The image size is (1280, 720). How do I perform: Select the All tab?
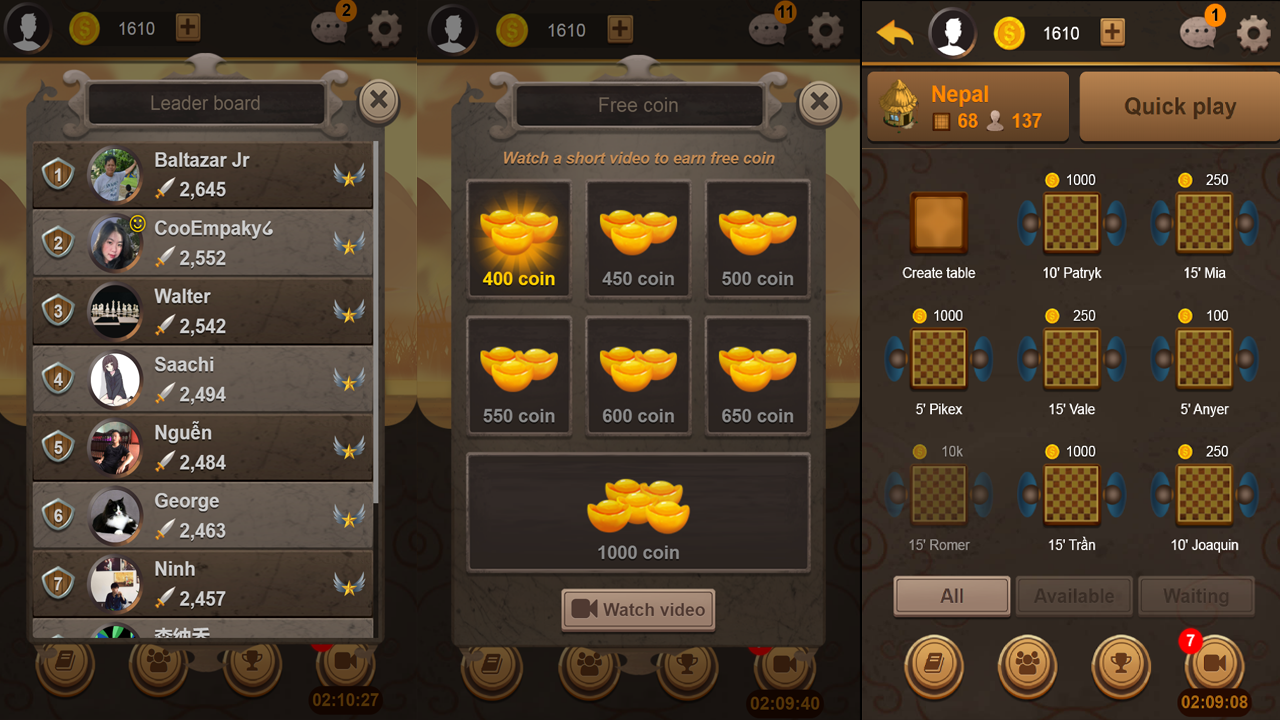tap(951, 595)
